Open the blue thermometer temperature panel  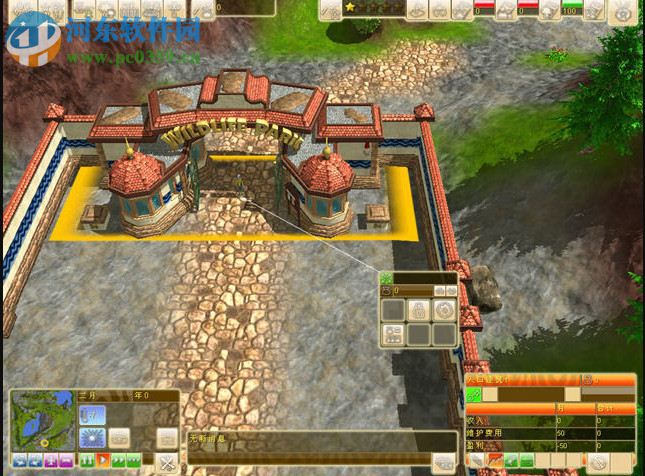[x=92, y=414]
